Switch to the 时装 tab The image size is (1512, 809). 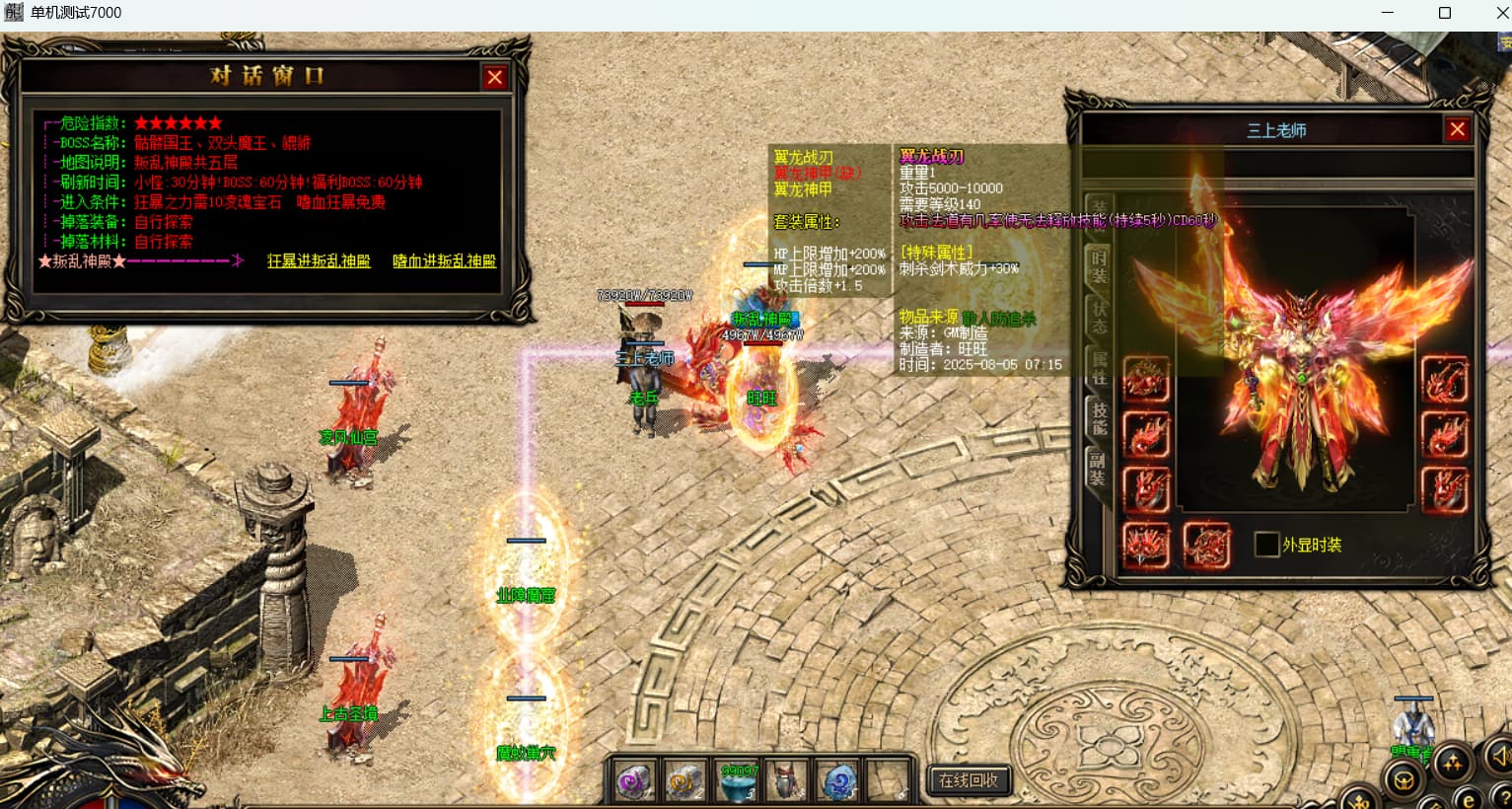tap(1099, 266)
